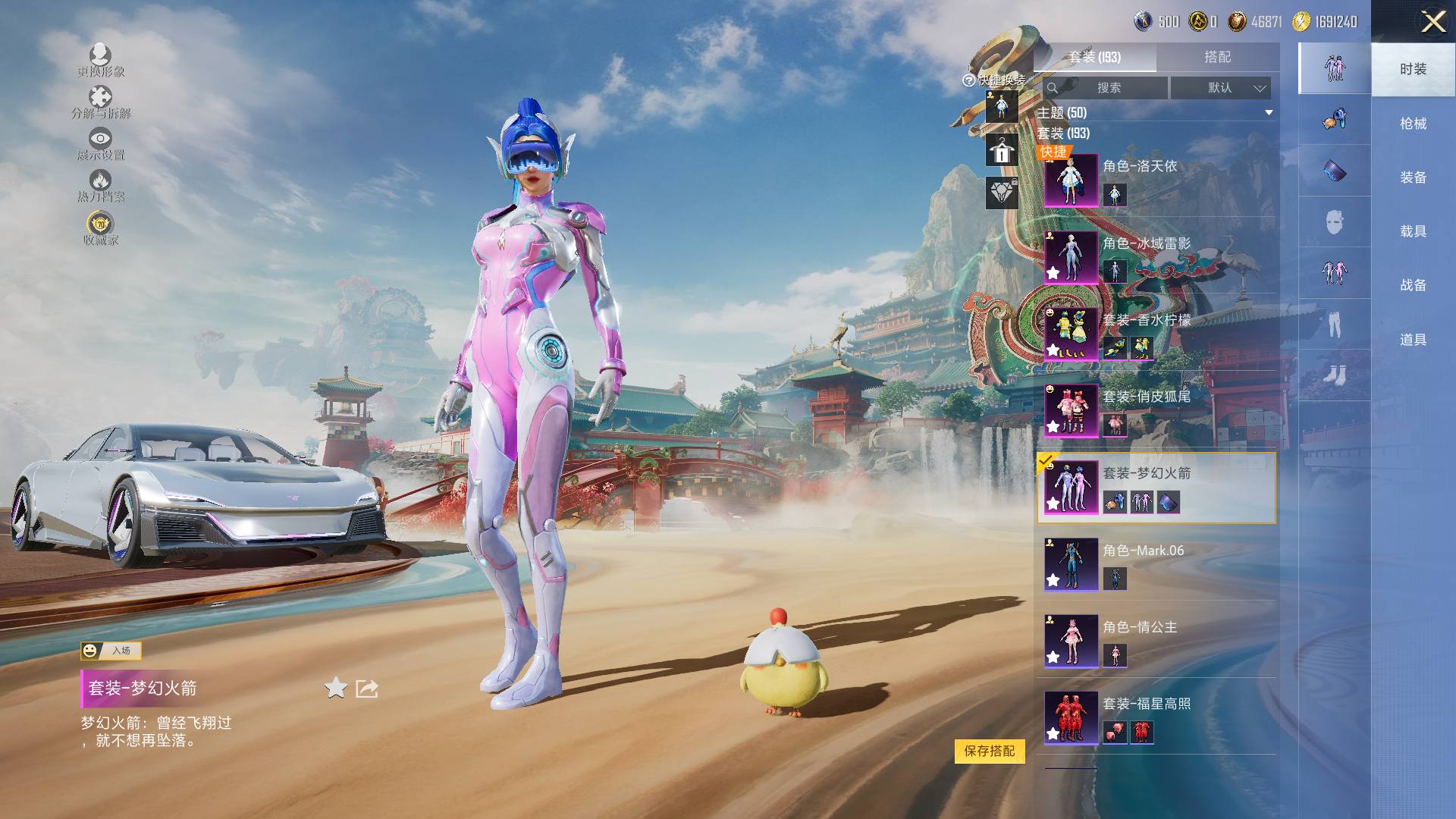Image resolution: width=1456 pixels, height=819 pixels.
Task: Favorite the outfit with the star icon
Action: pos(336,689)
